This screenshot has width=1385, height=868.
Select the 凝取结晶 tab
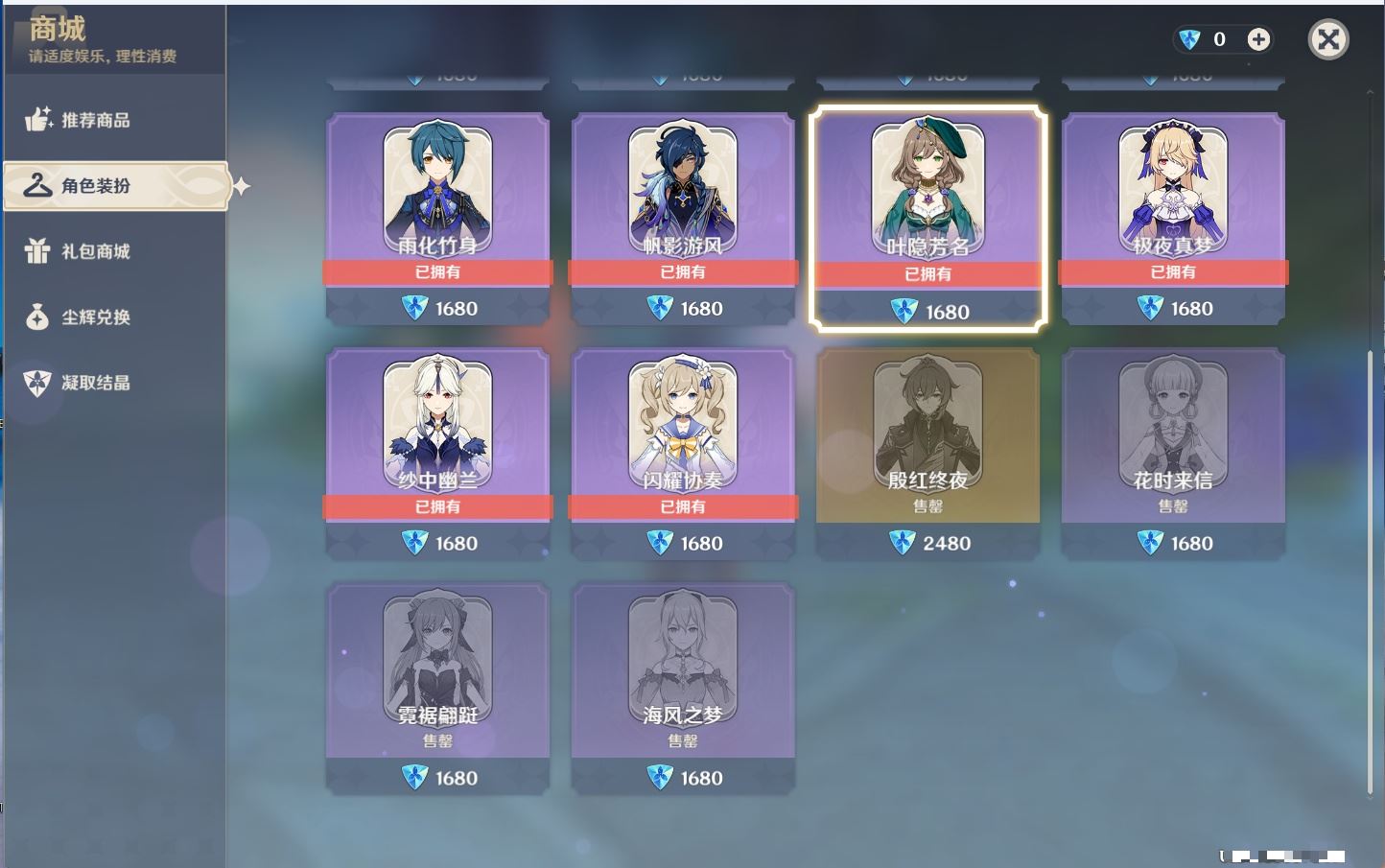95,383
